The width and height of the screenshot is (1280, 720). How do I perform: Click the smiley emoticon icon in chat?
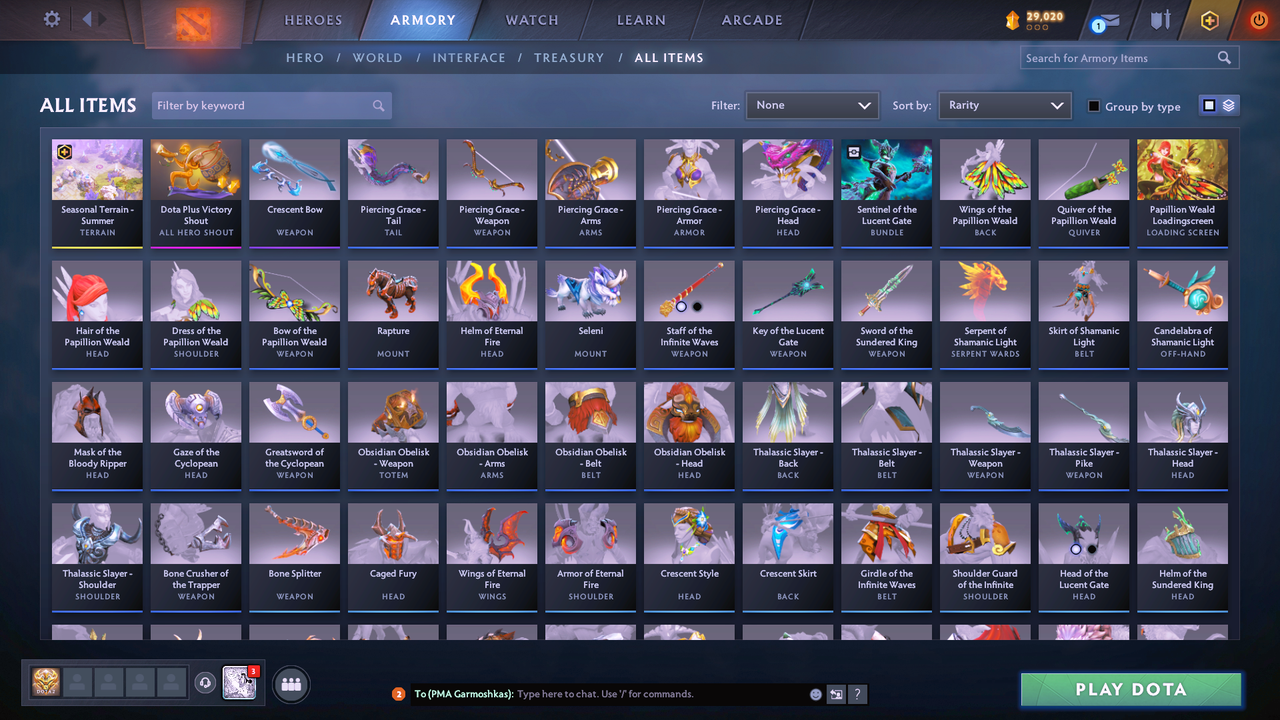pos(815,693)
